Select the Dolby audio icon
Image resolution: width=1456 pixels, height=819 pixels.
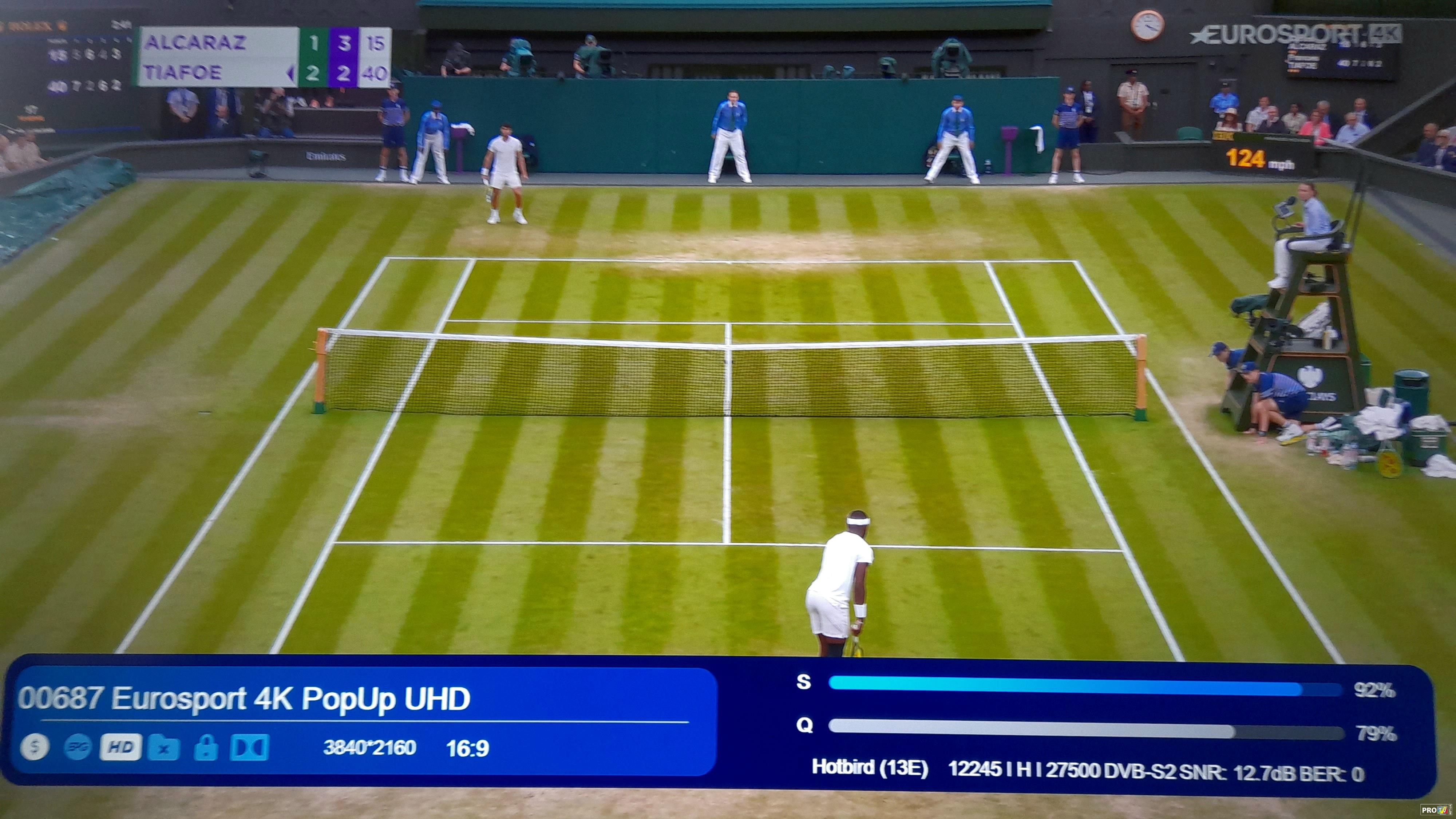click(249, 747)
